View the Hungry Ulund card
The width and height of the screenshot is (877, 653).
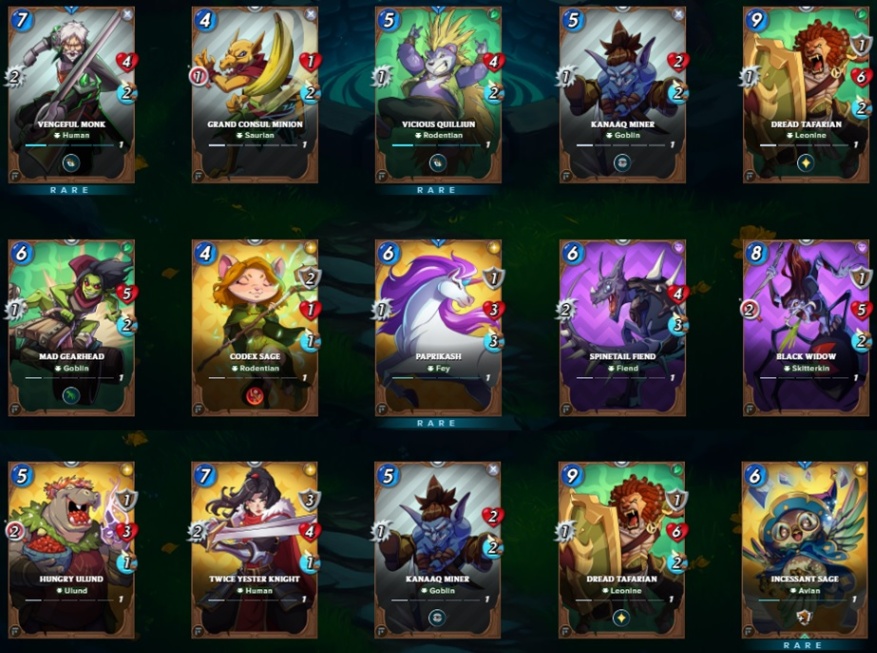(x=71, y=549)
